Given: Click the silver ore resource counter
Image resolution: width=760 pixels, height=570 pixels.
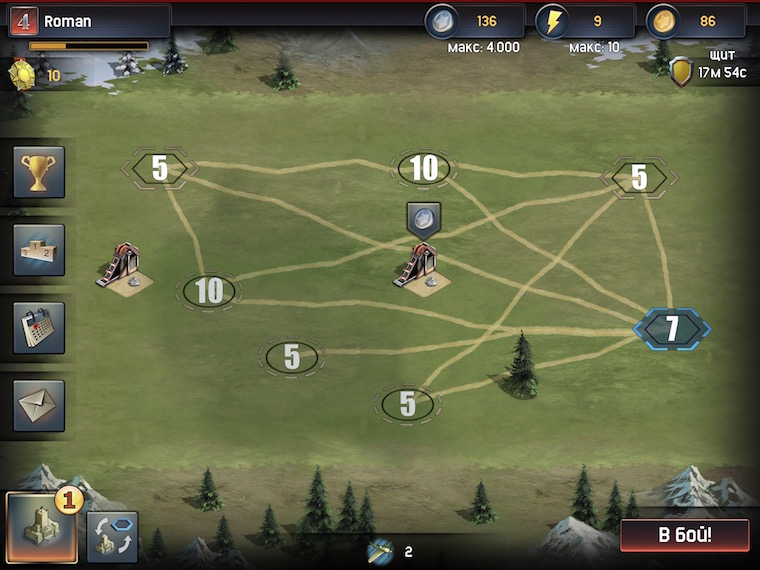Looking at the screenshot, I should [474, 21].
